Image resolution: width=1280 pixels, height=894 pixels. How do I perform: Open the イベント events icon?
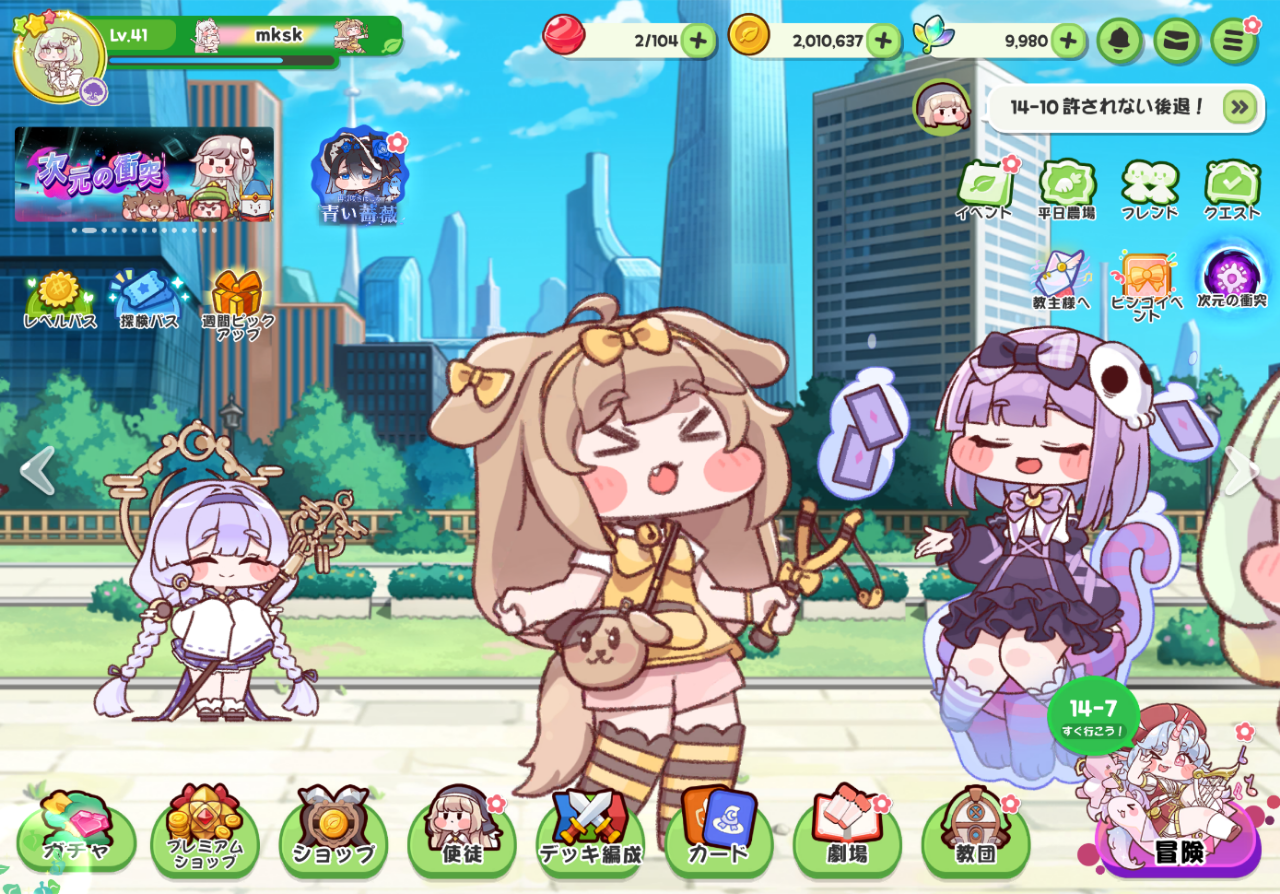pos(984,189)
